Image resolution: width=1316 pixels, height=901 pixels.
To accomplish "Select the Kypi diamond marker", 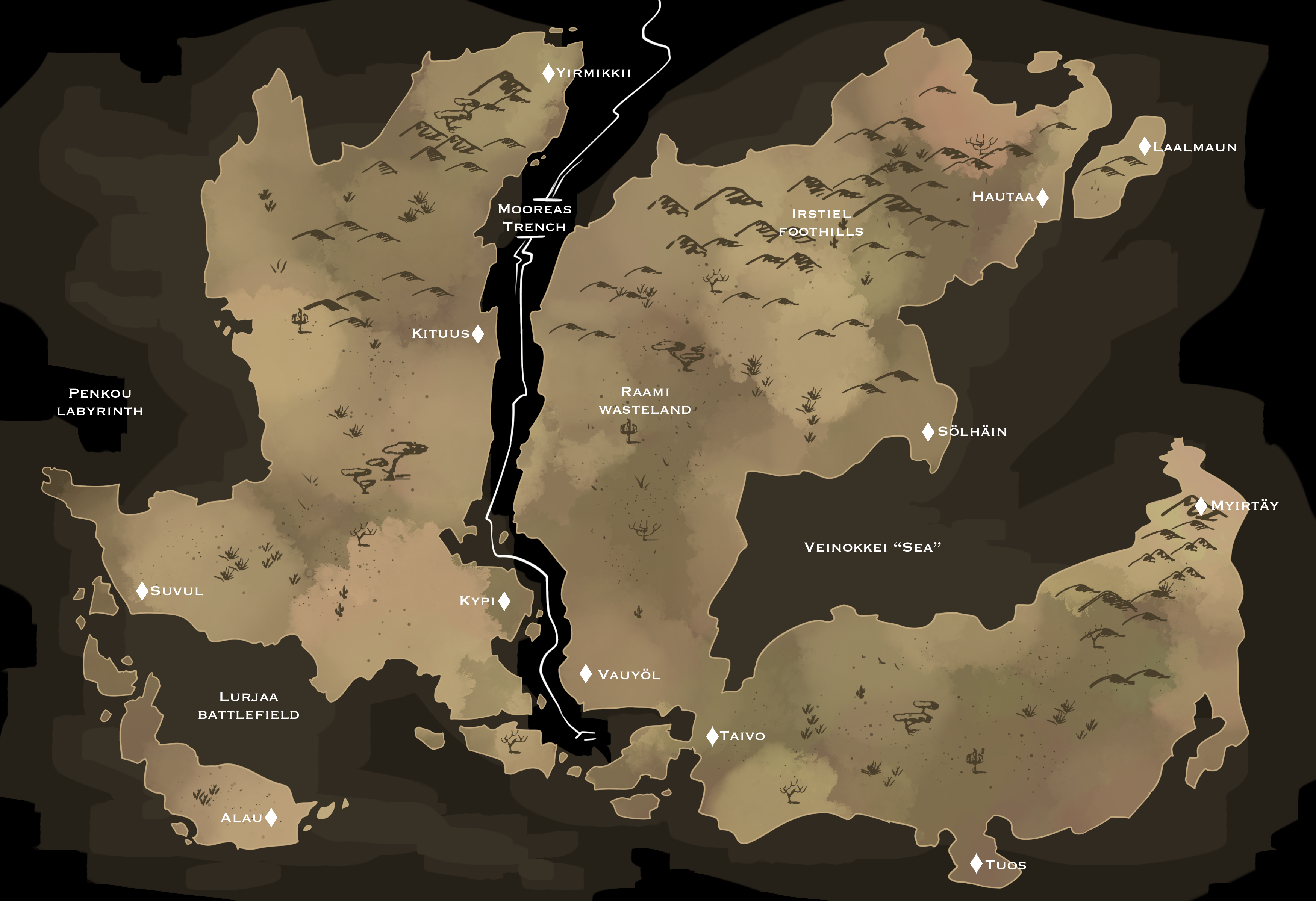I will tap(504, 601).
